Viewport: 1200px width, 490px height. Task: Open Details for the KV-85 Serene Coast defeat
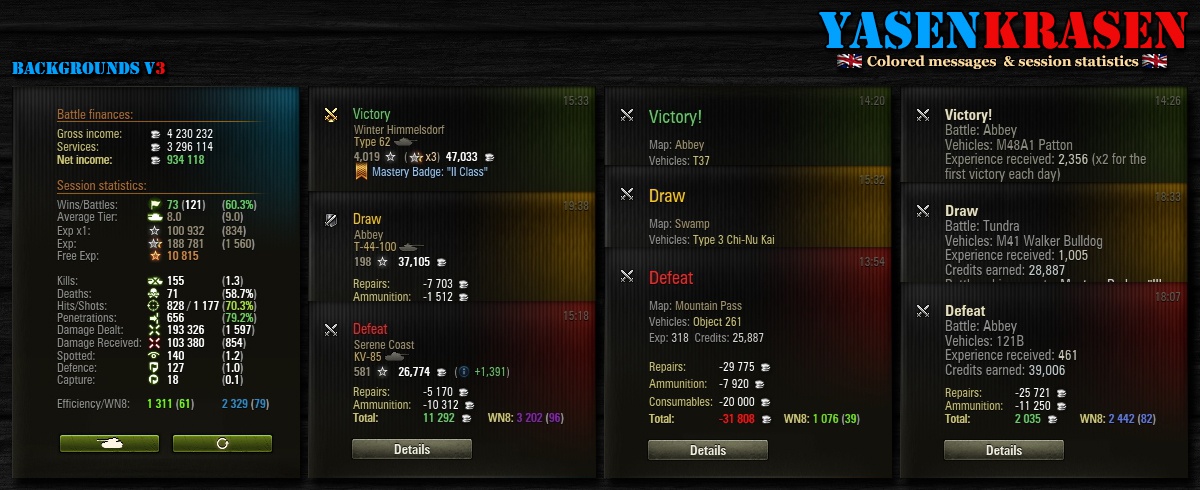coord(411,450)
